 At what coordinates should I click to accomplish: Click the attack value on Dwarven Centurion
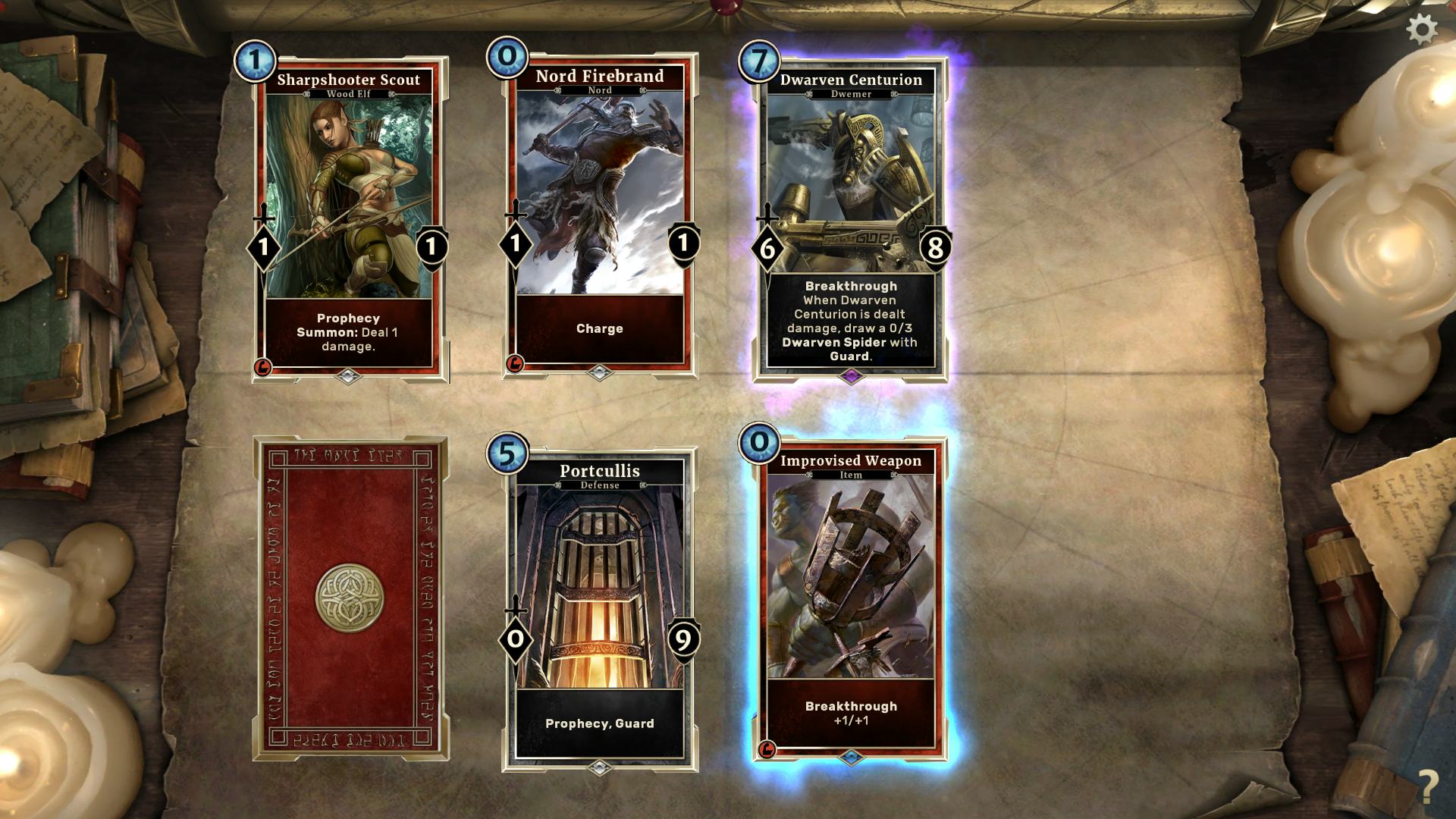click(765, 246)
